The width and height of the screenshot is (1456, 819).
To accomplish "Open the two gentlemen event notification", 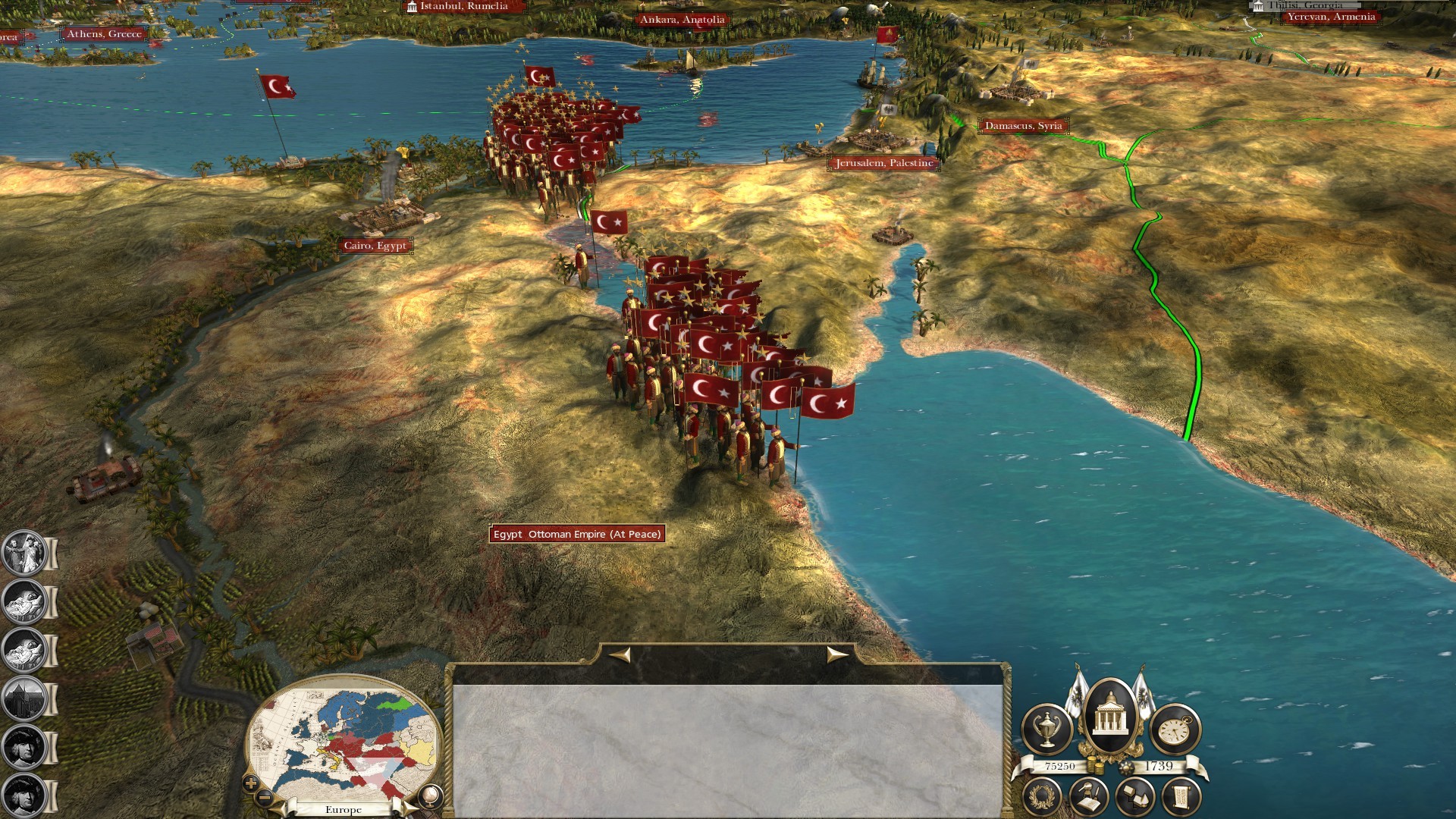I will coord(24,552).
